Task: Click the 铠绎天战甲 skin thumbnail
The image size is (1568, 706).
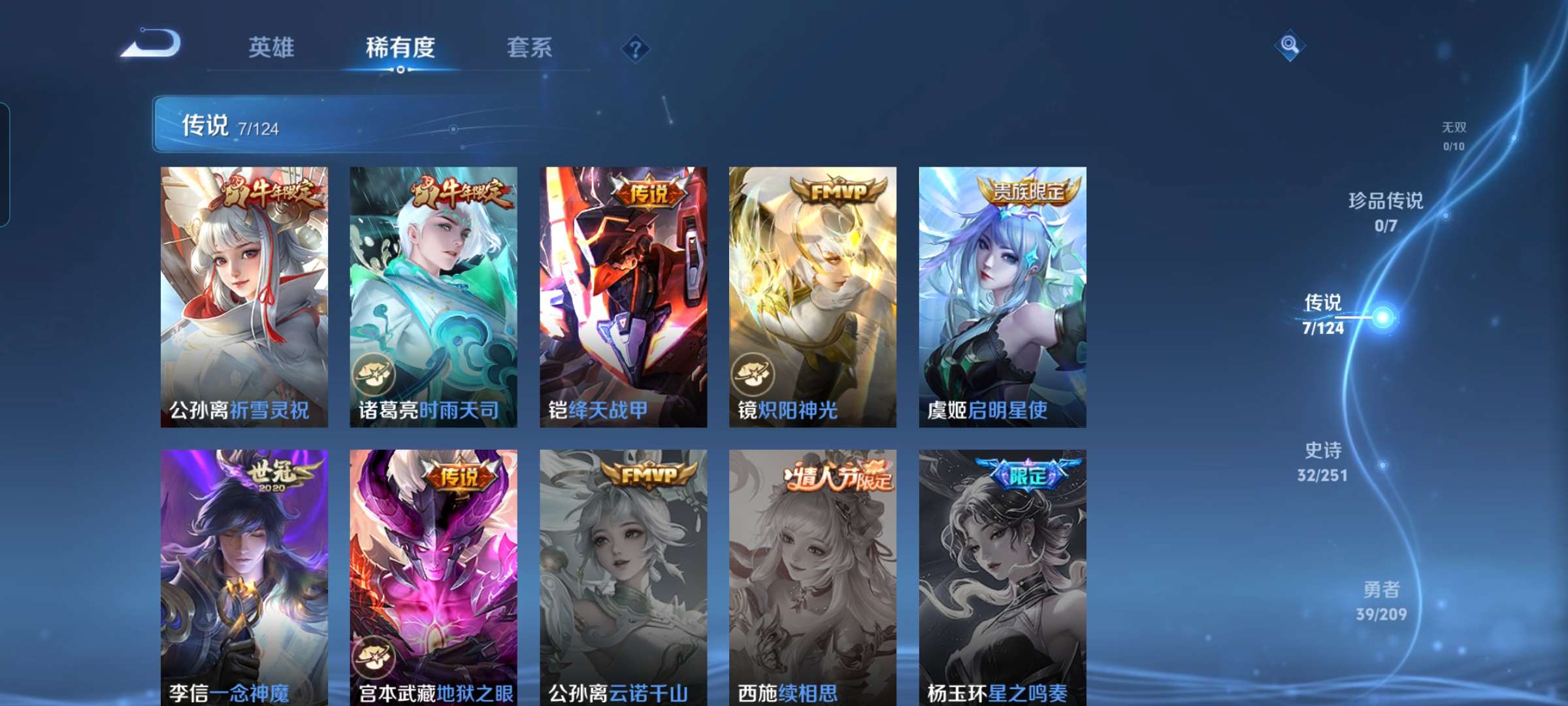Action: tap(622, 294)
